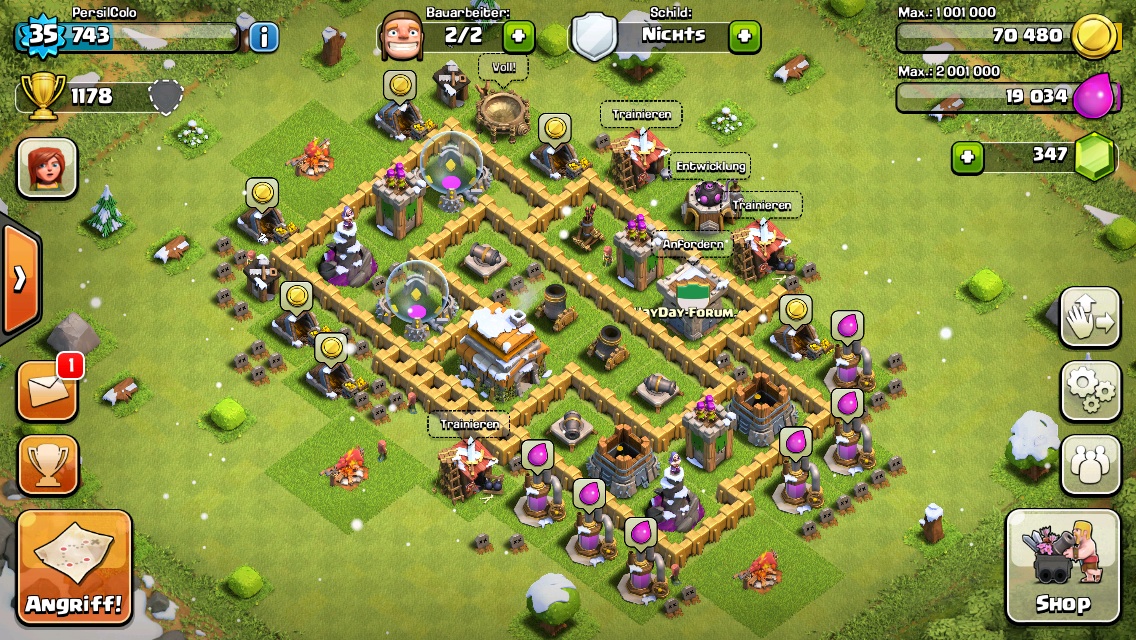Open the clan members button
1136x640 pixels.
click(1090, 464)
